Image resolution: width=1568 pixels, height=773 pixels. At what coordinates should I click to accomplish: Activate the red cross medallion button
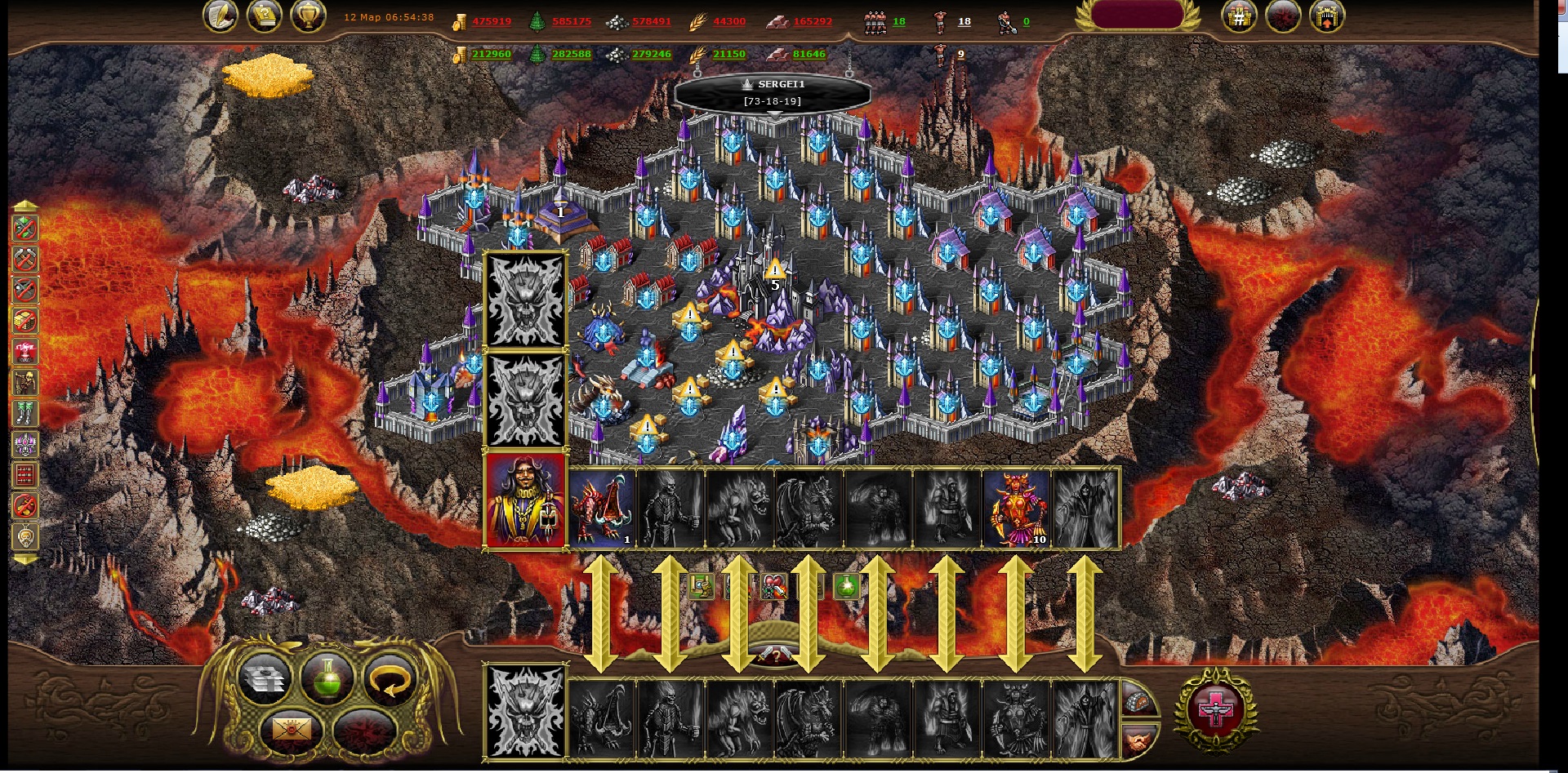(x=1215, y=710)
